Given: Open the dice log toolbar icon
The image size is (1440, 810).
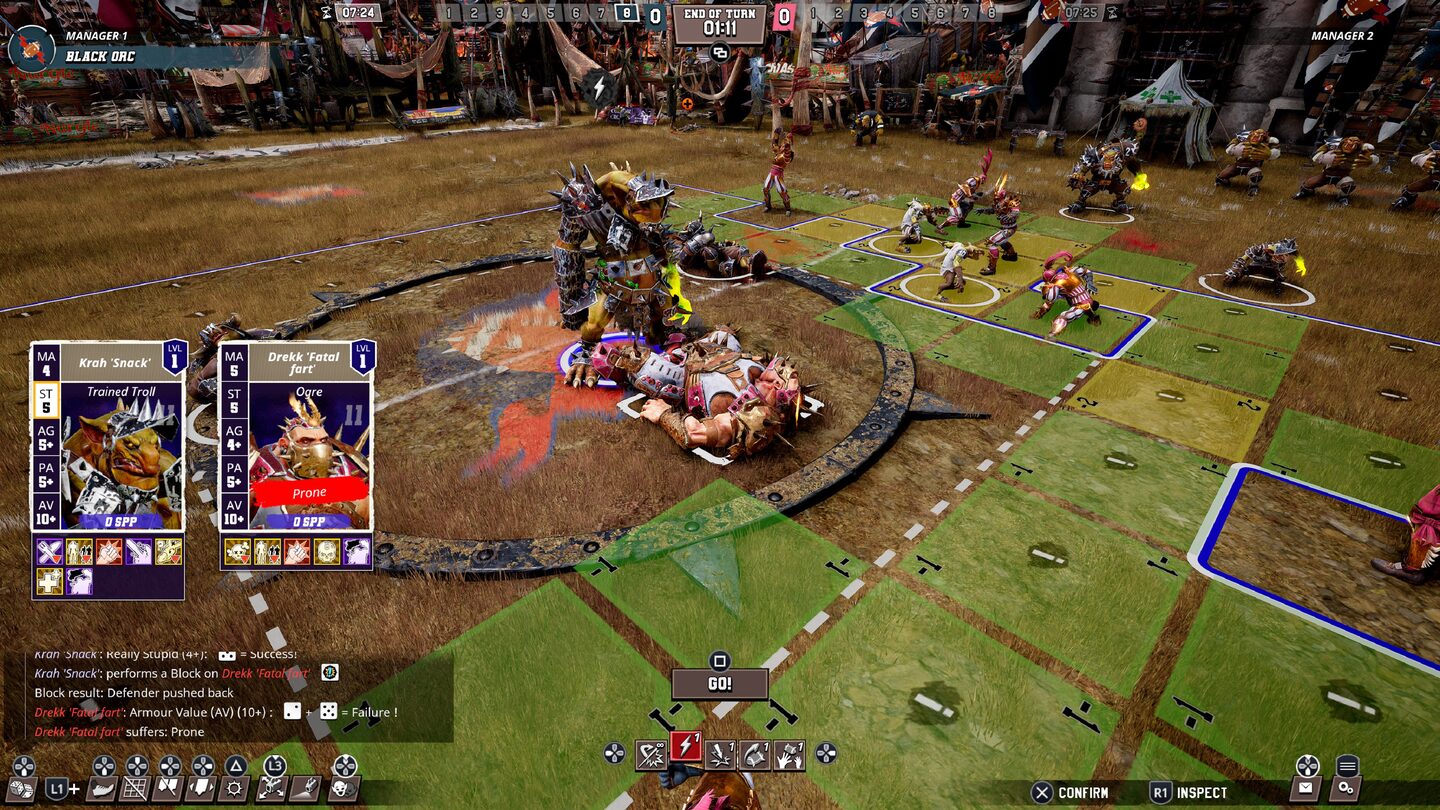Looking at the screenshot, I should coord(22,789).
